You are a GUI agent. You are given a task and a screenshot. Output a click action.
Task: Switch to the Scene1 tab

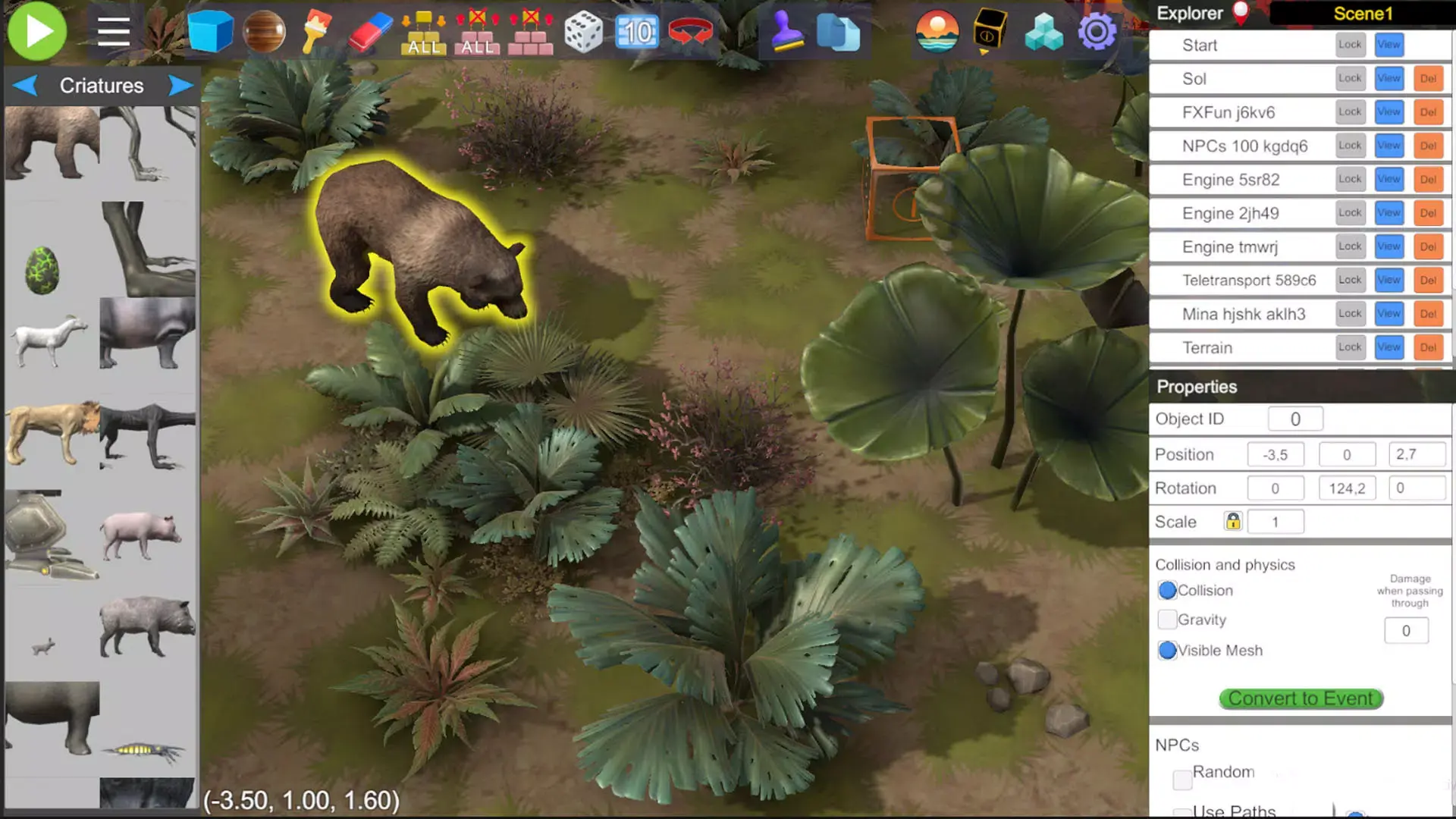[x=1363, y=13]
